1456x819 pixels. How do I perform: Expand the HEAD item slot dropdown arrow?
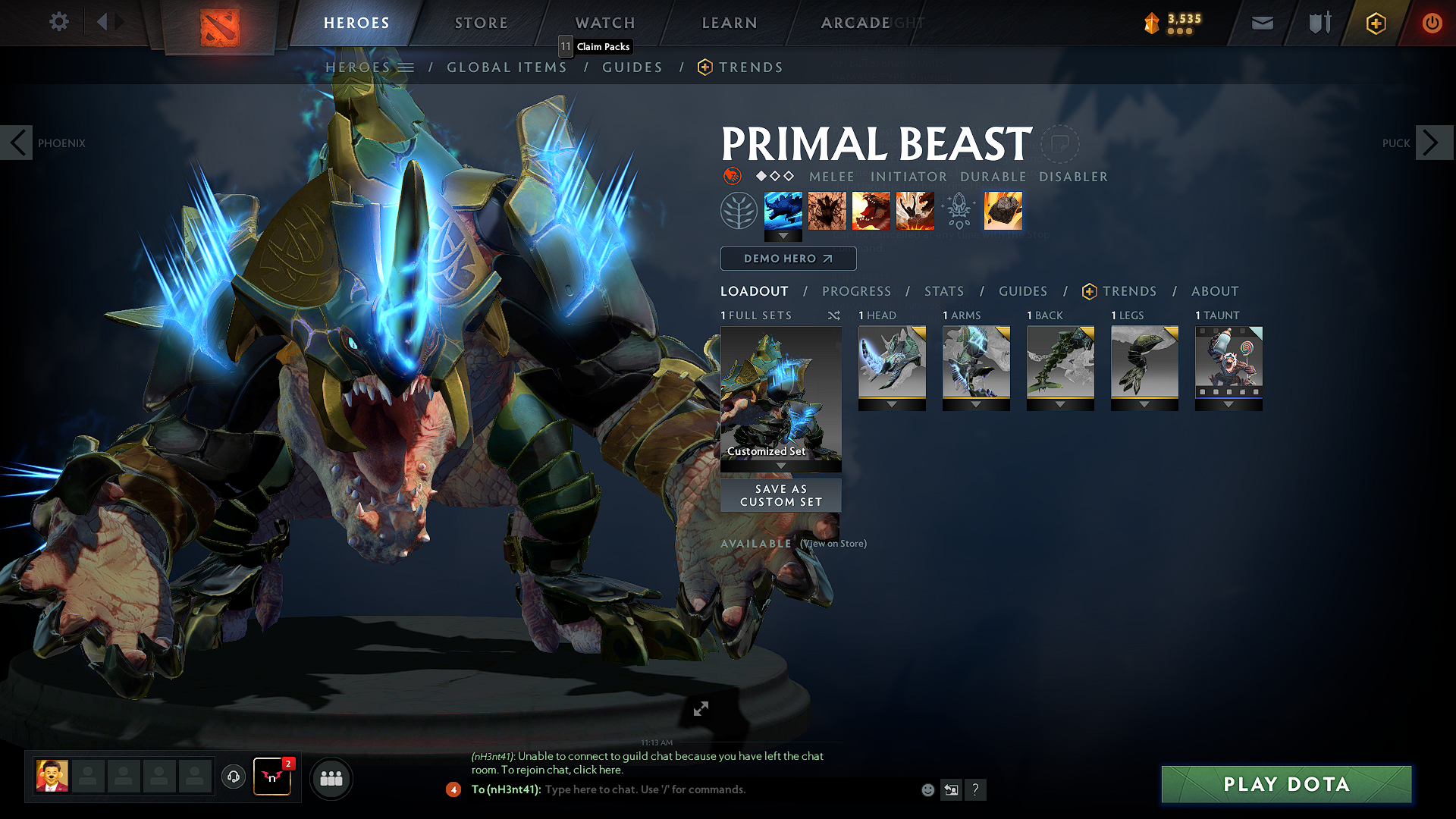(892, 404)
